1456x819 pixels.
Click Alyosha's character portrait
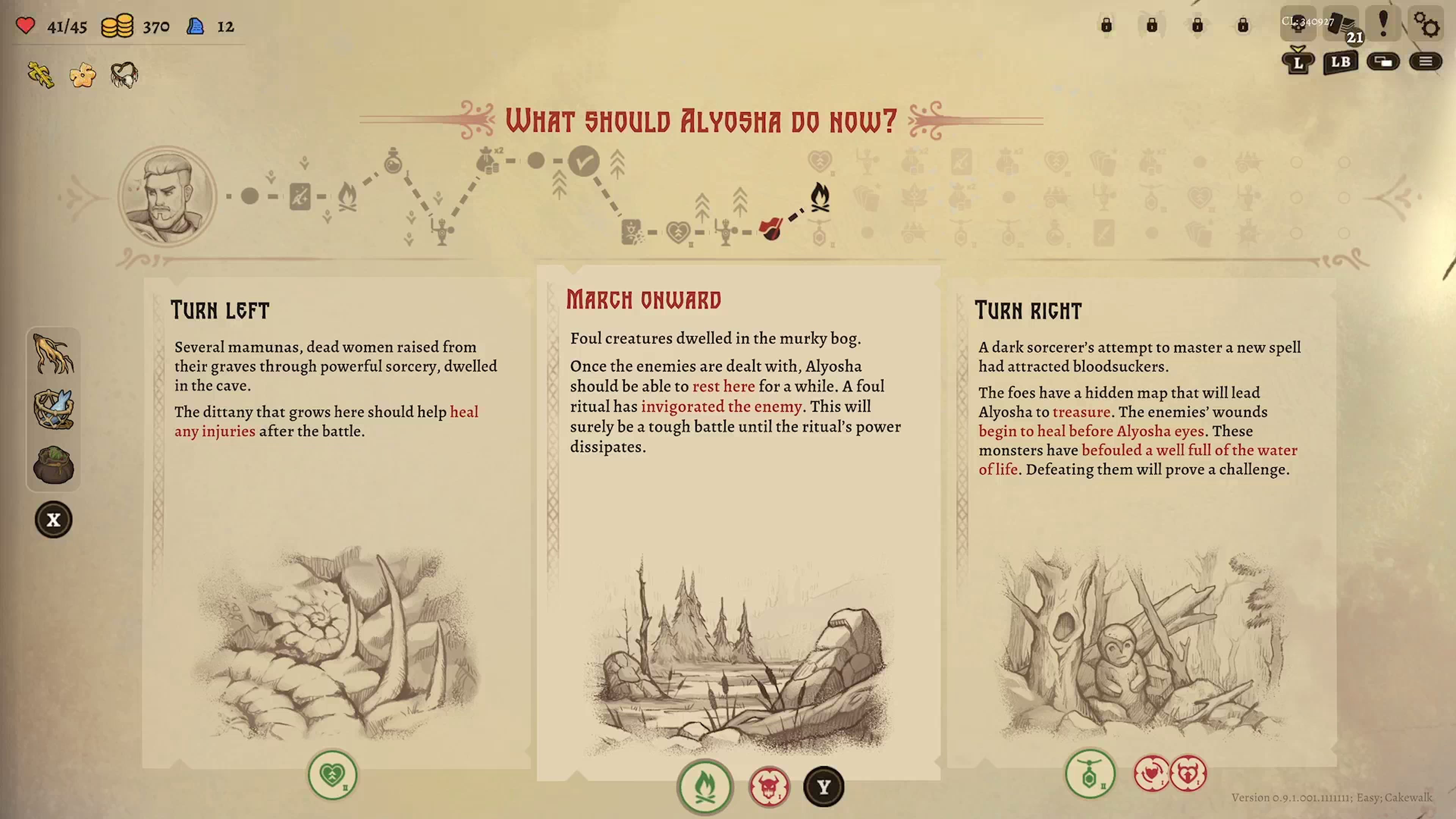point(167,196)
